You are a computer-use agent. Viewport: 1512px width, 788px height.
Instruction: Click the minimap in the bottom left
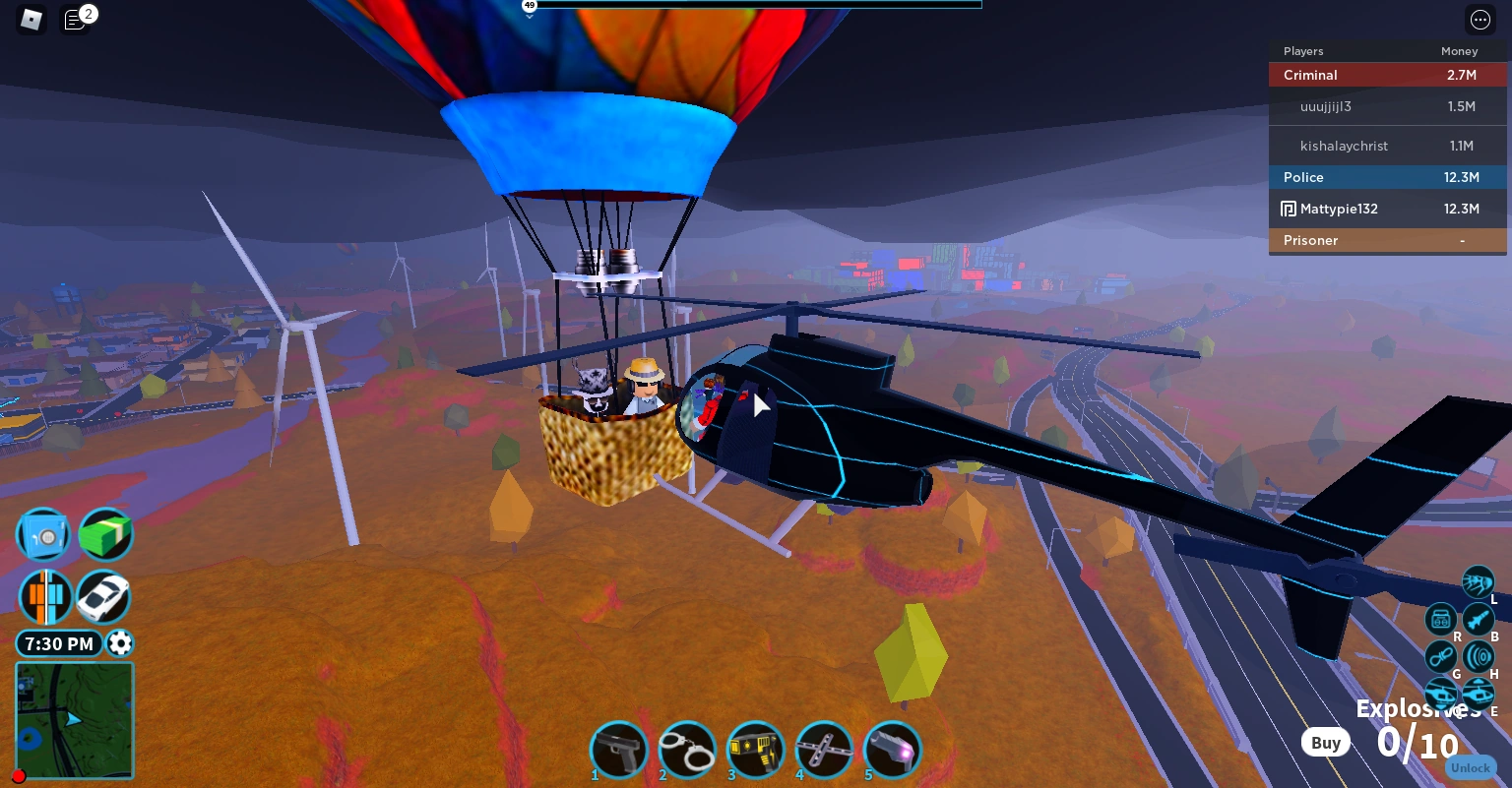[74, 720]
